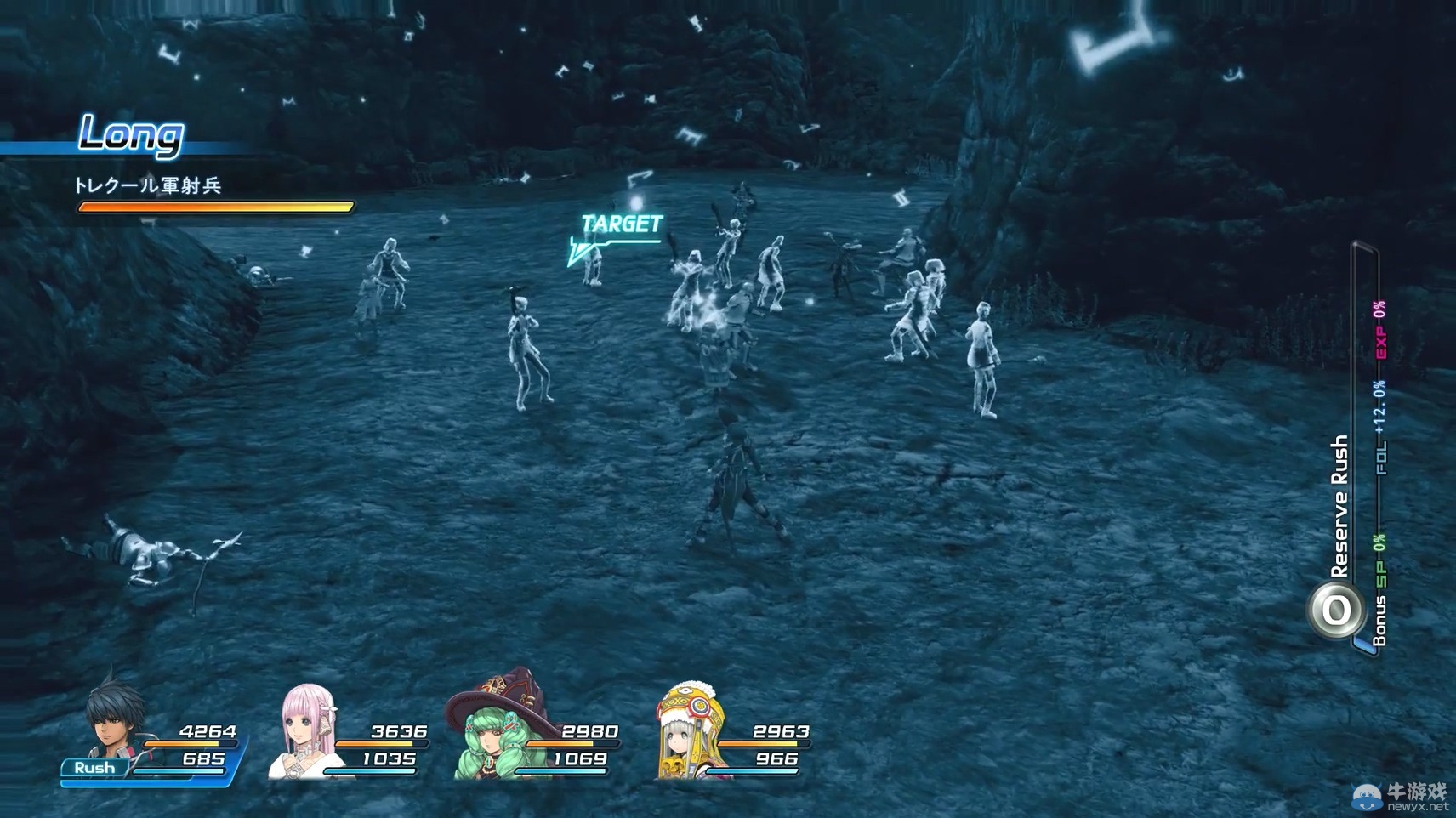Screen dimensions: 1456x818
Task: Choose the pink-haired girl party portrait
Action: click(x=305, y=731)
